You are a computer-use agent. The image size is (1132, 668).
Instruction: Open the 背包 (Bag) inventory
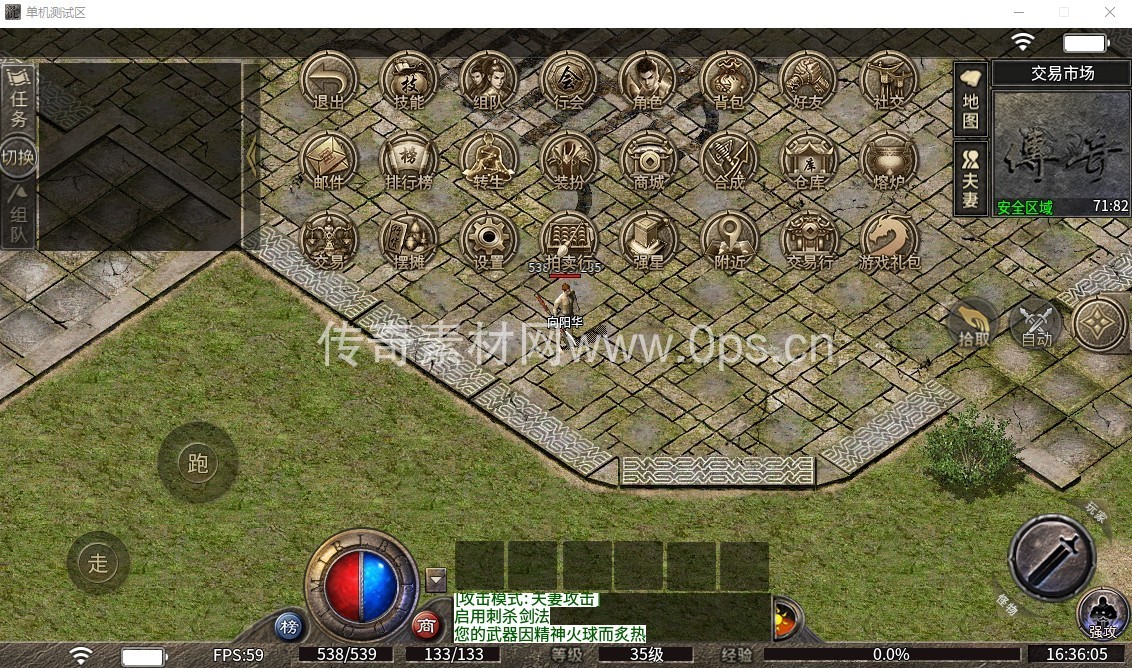coord(728,80)
